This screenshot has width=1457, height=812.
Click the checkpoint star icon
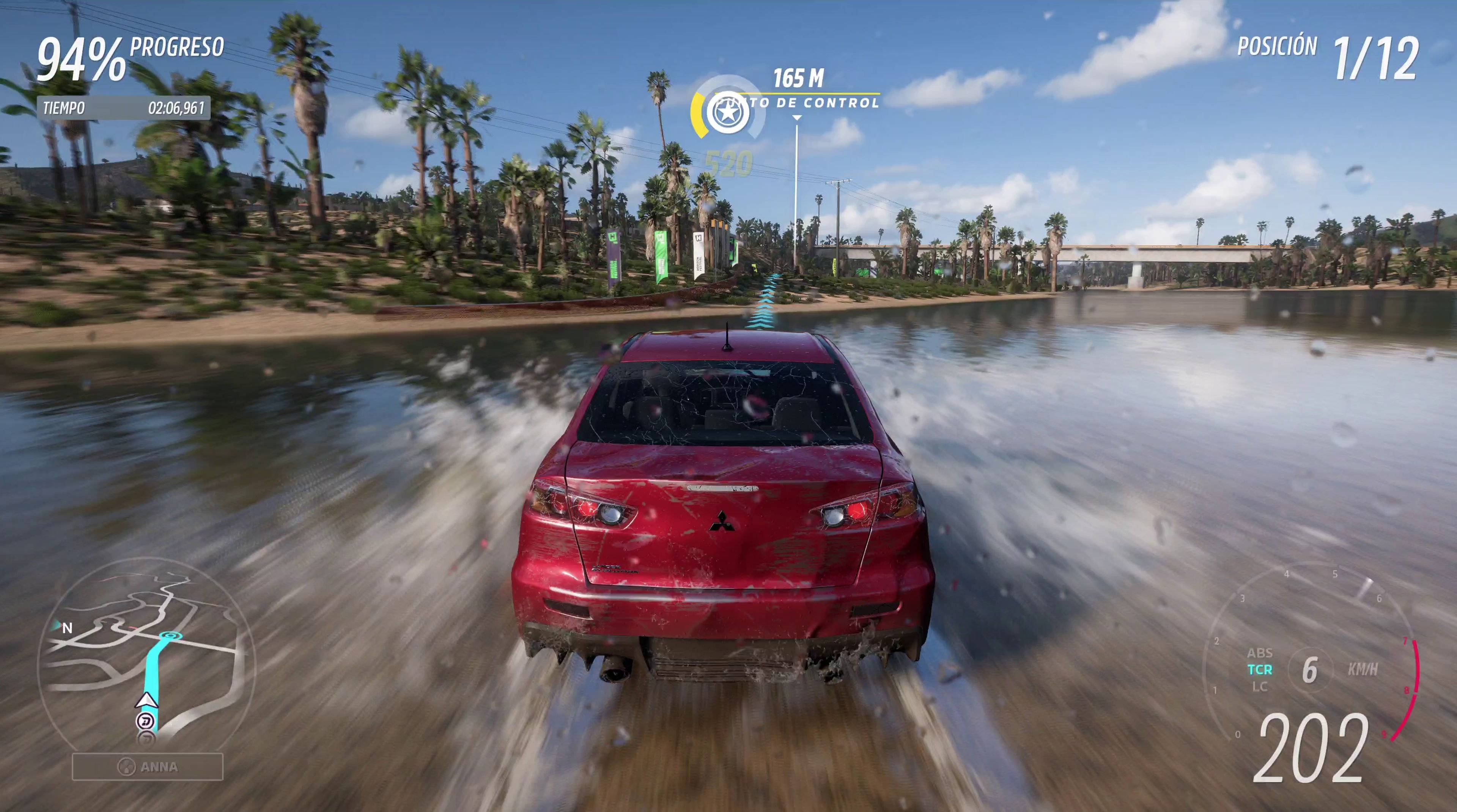pos(730,113)
